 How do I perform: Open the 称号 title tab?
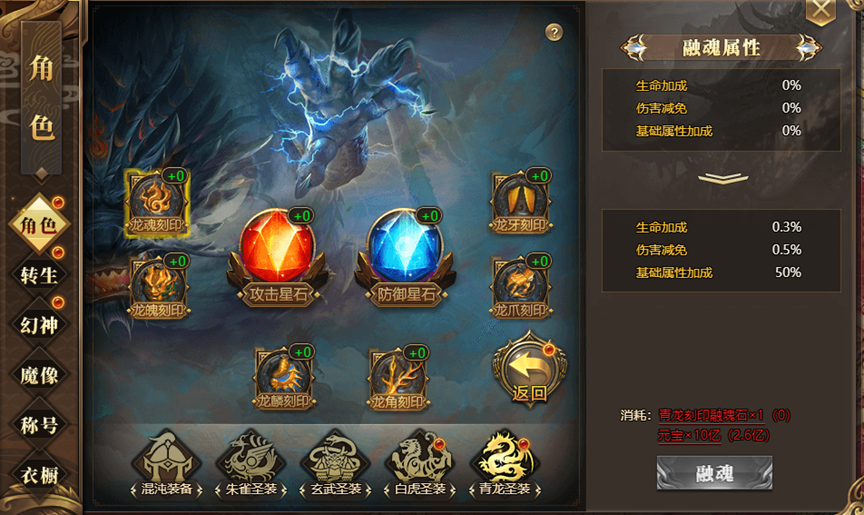pos(39,425)
